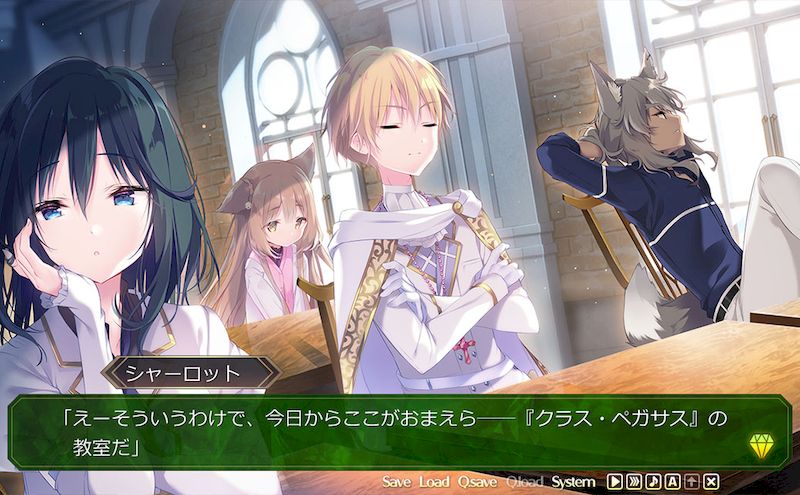Open the Load menu
The image size is (800, 495).
click(434, 482)
